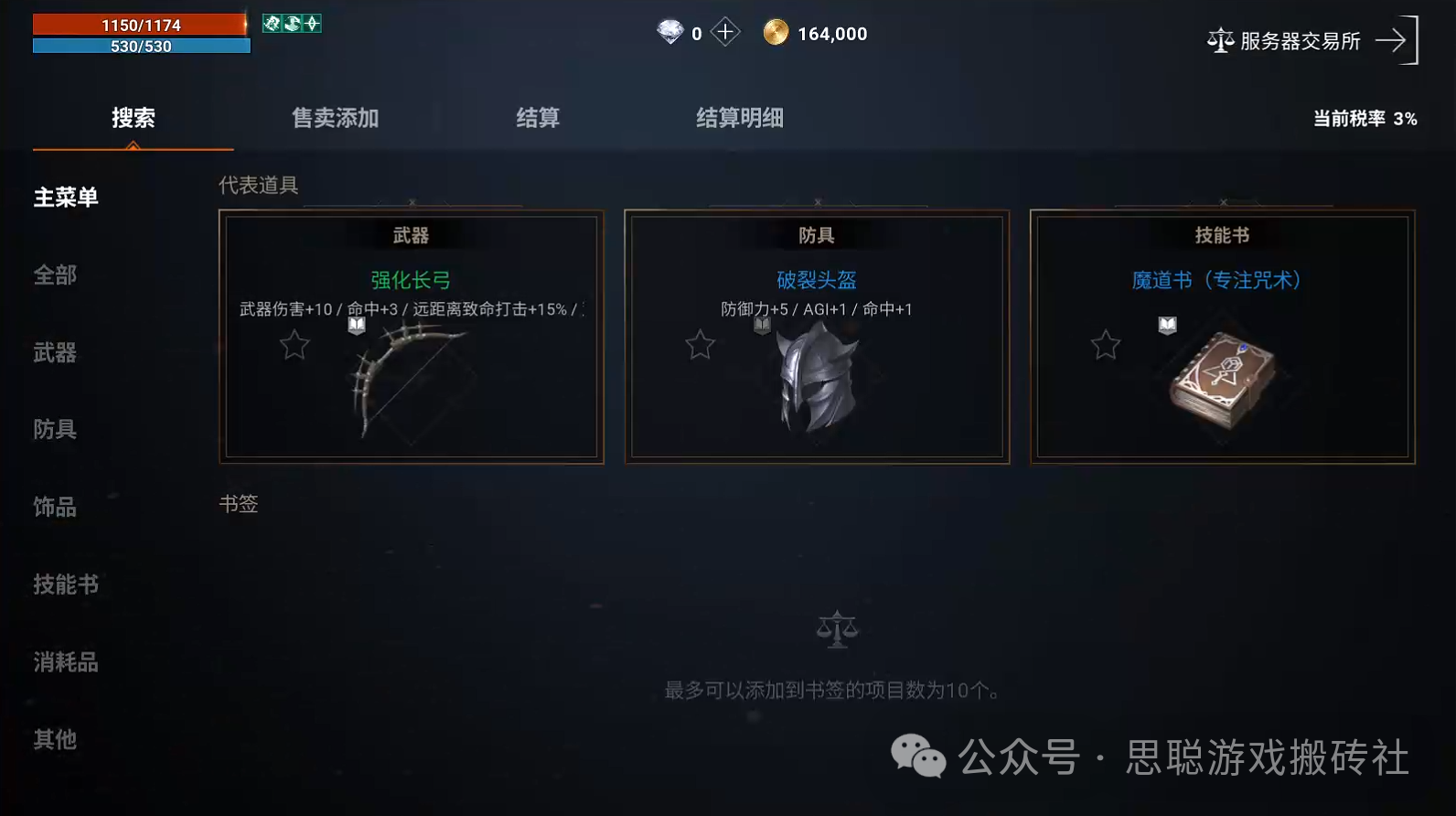This screenshot has height=816, width=1456.
Task: Open the 全部 category in the sidebar
Action: point(54,274)
